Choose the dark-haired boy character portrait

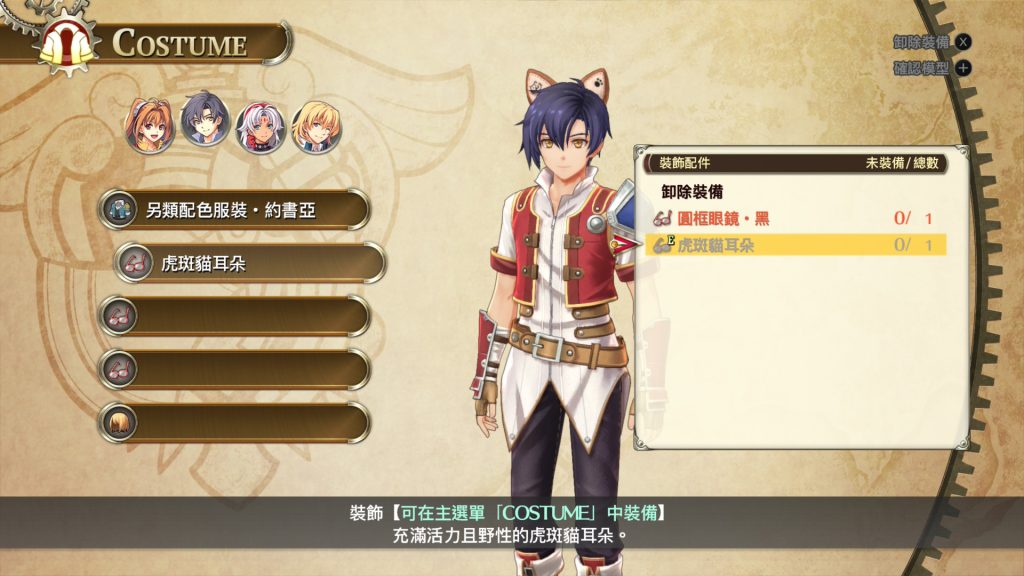point(205,123)
